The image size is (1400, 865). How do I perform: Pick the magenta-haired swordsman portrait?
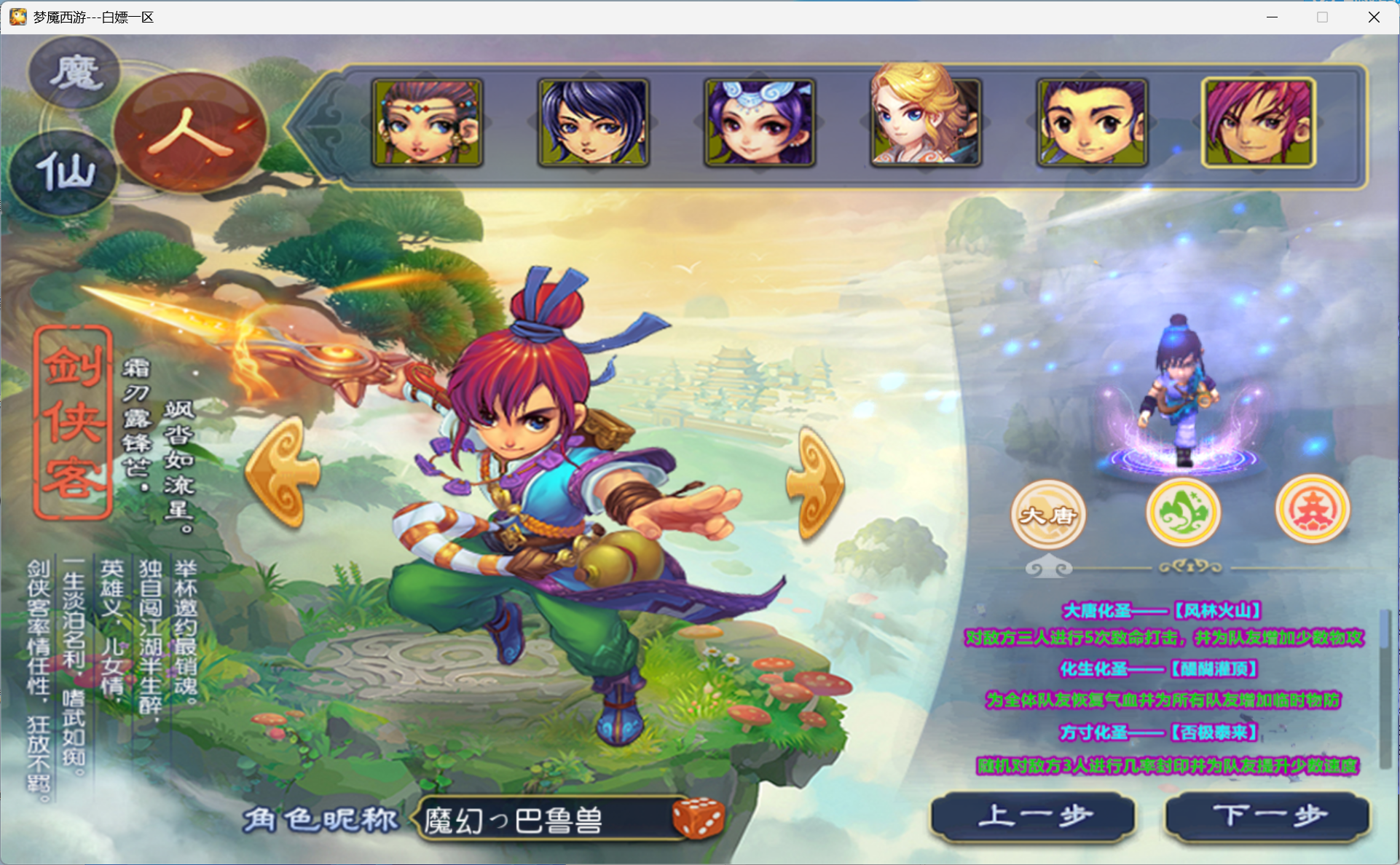[x=1258, y=122]
